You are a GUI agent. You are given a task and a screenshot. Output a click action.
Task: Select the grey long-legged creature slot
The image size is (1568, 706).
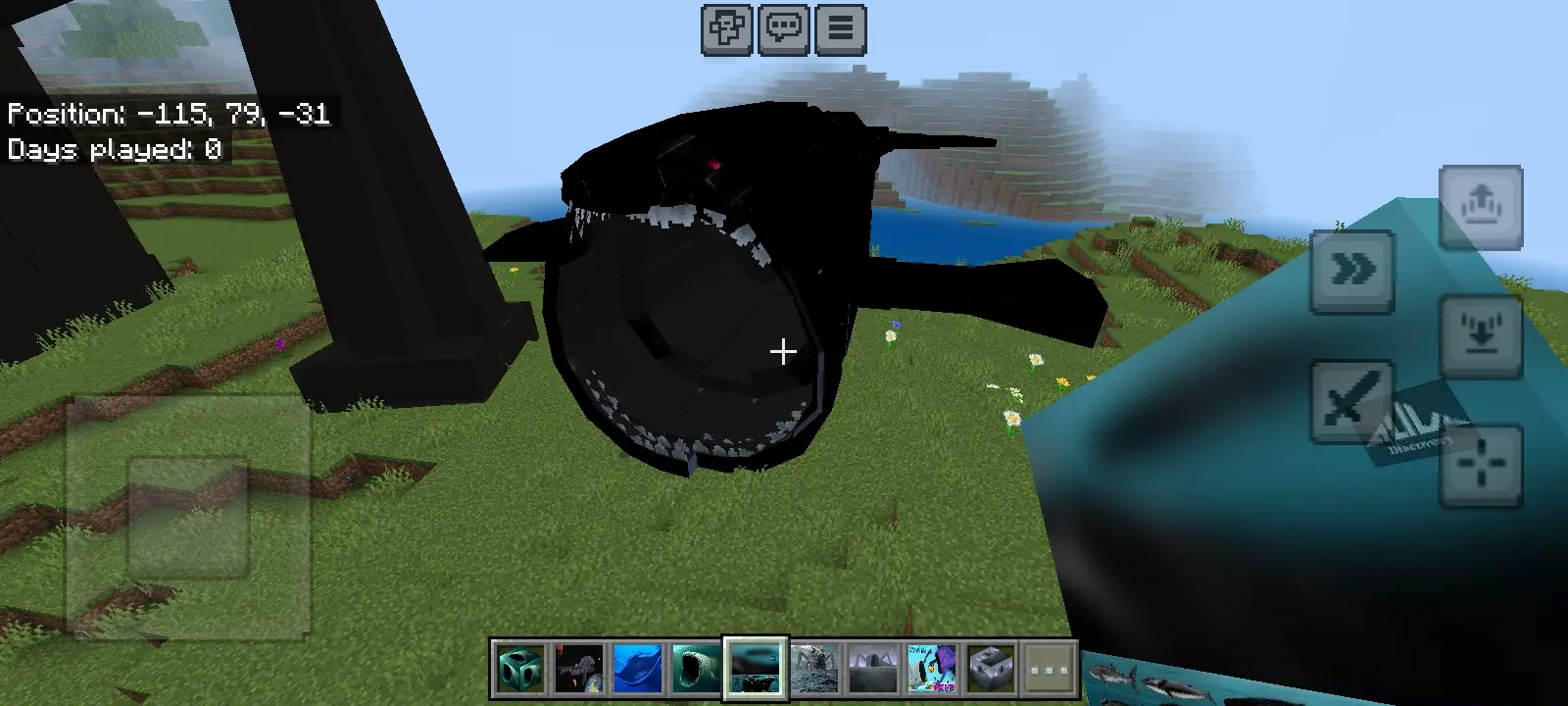click(873, 669)
